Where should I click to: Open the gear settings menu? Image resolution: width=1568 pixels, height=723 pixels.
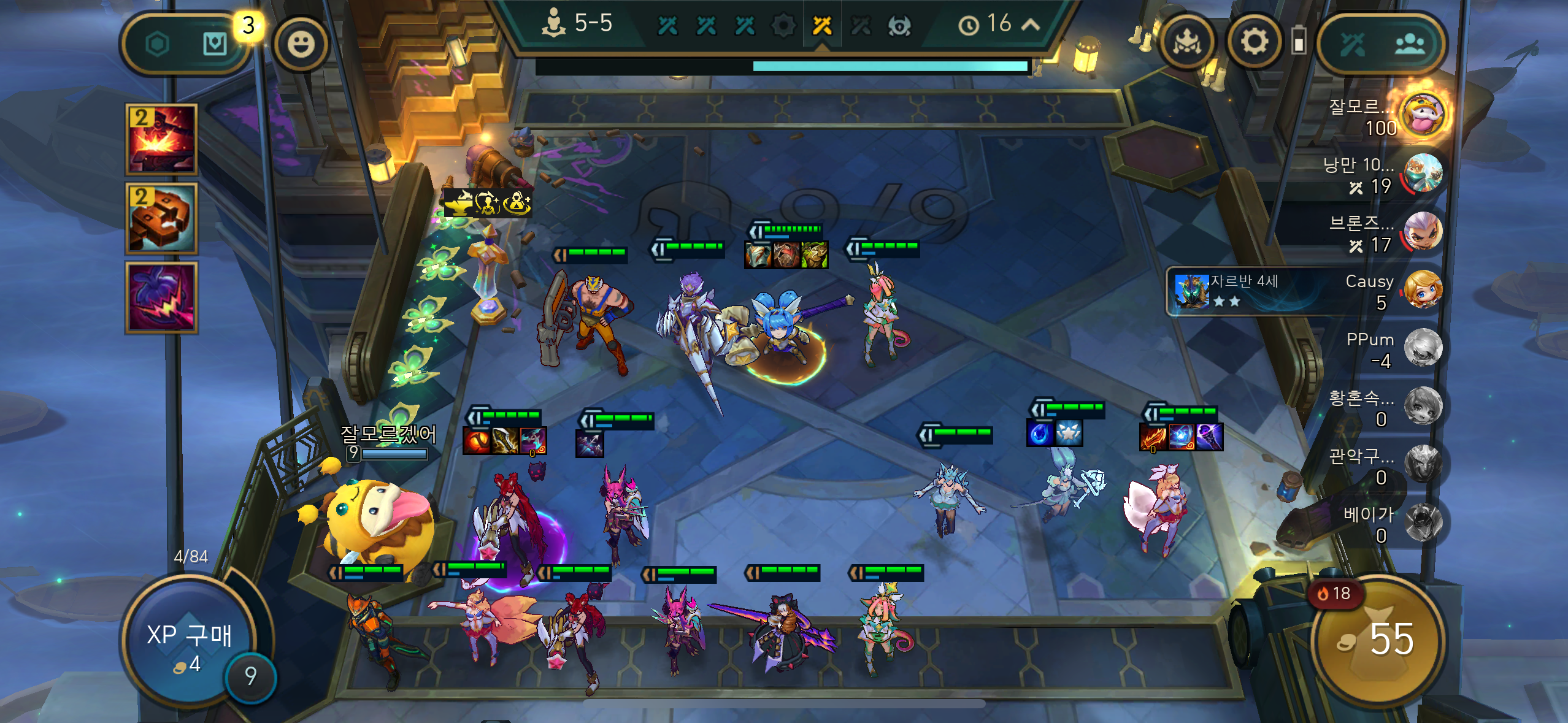click(x=1254, y=42)
